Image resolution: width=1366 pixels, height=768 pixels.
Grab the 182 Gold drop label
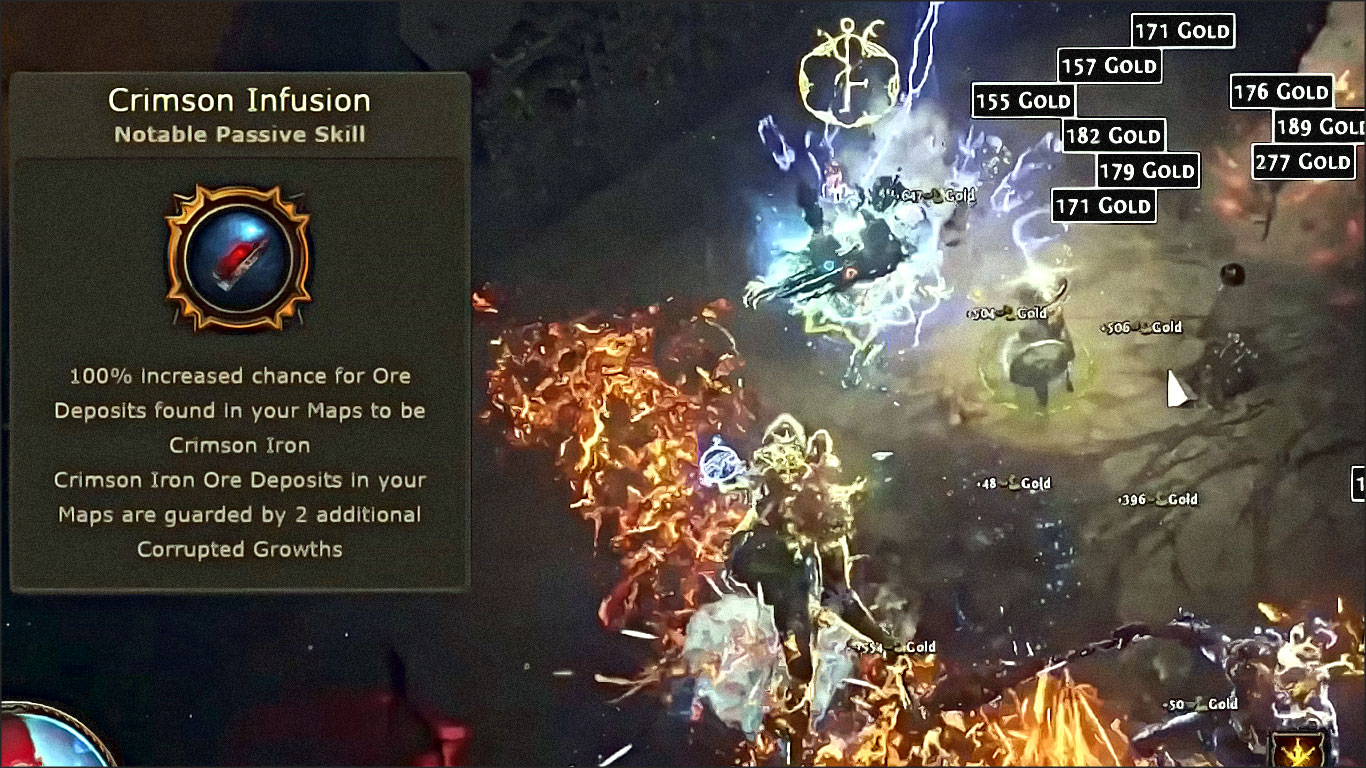1114,136
